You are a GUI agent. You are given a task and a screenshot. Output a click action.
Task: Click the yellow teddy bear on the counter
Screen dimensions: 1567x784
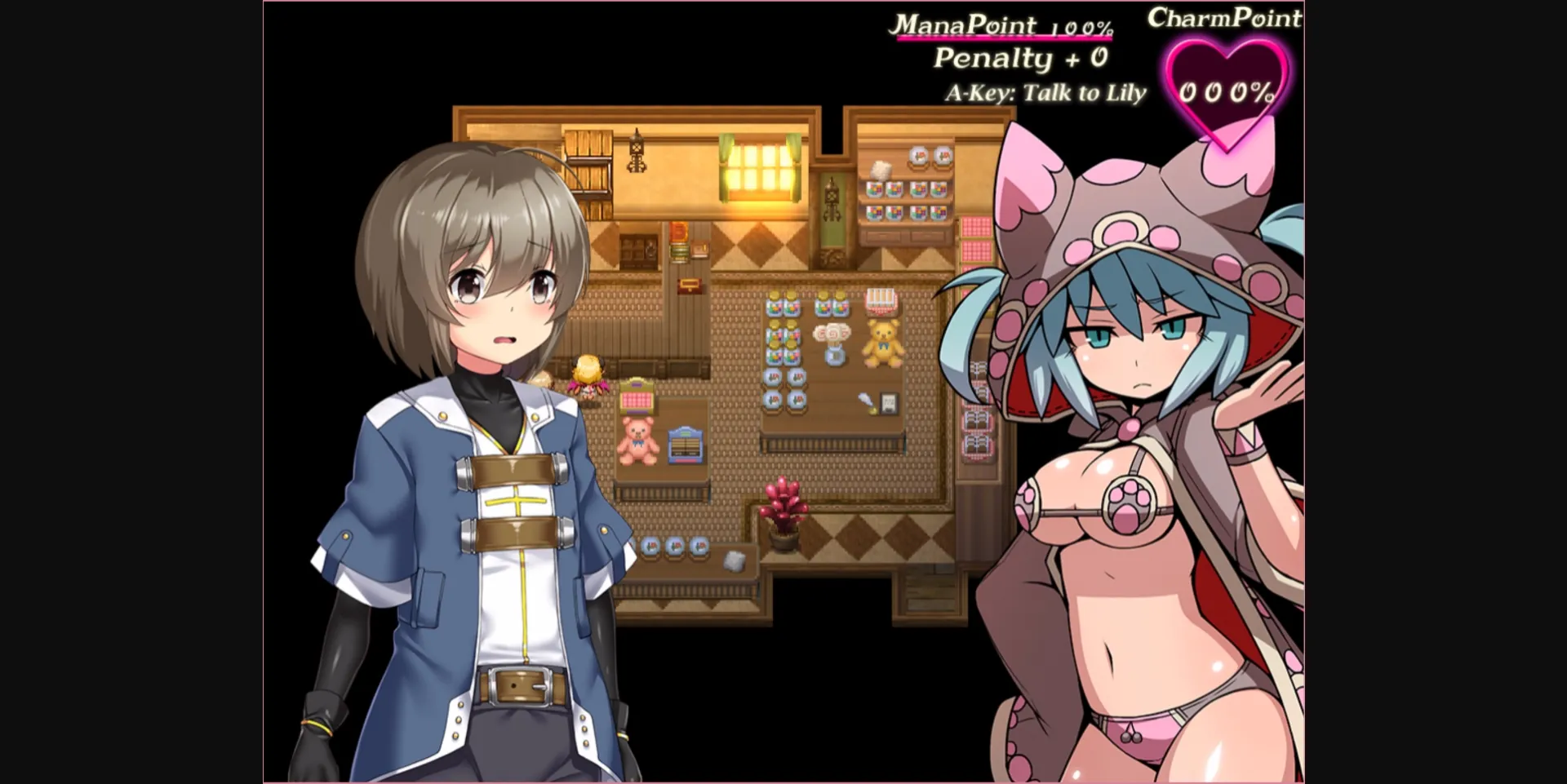tap(882, 343)
